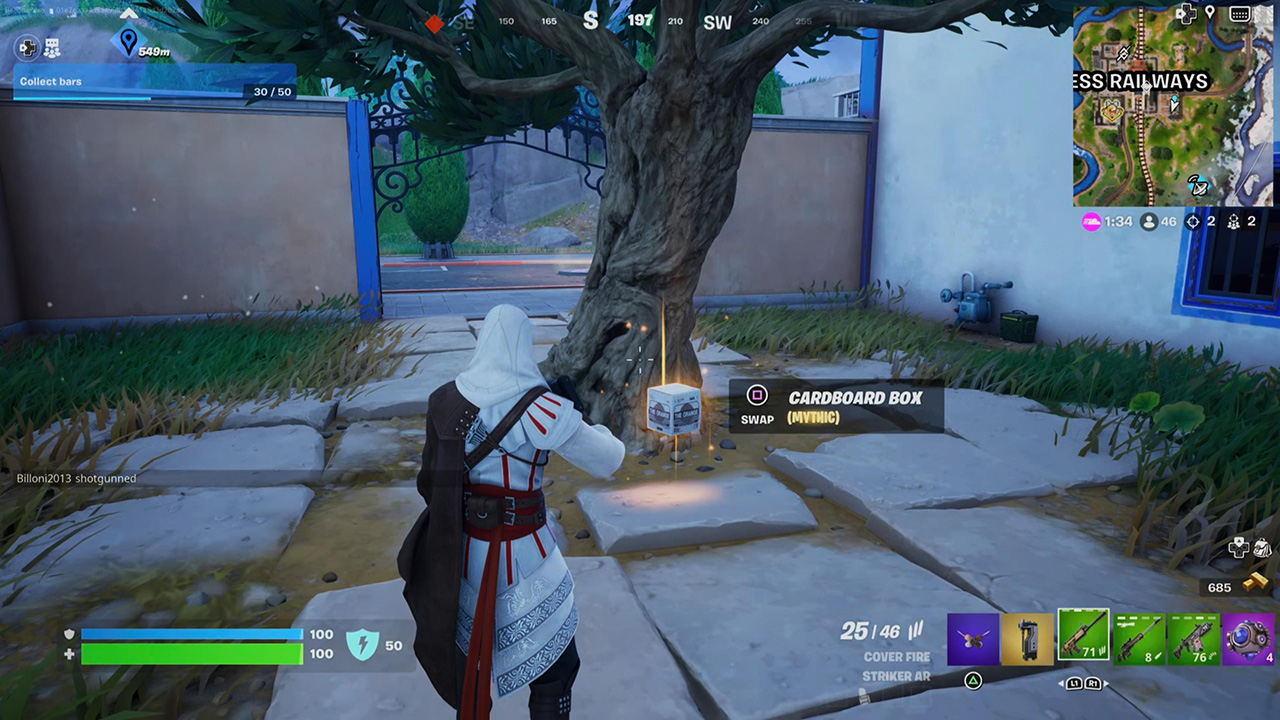Toggle the D-pad emote wheel icon near the minimap
The height and width of the screenshot is (720, 1280).
(1187, 13)
